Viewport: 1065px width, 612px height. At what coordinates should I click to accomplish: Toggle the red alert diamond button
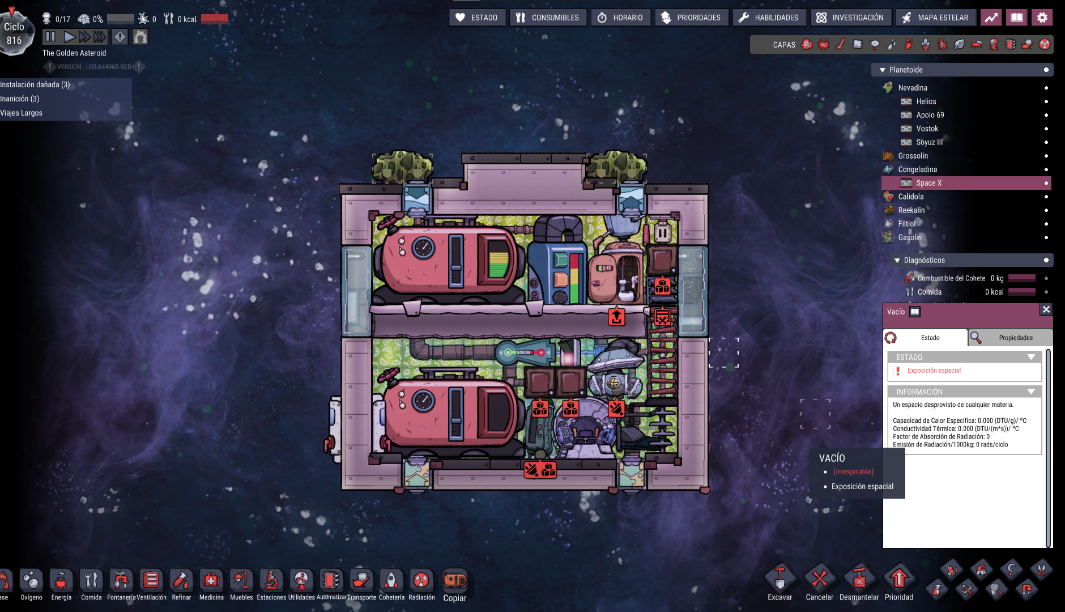click(x=120, y=37)
